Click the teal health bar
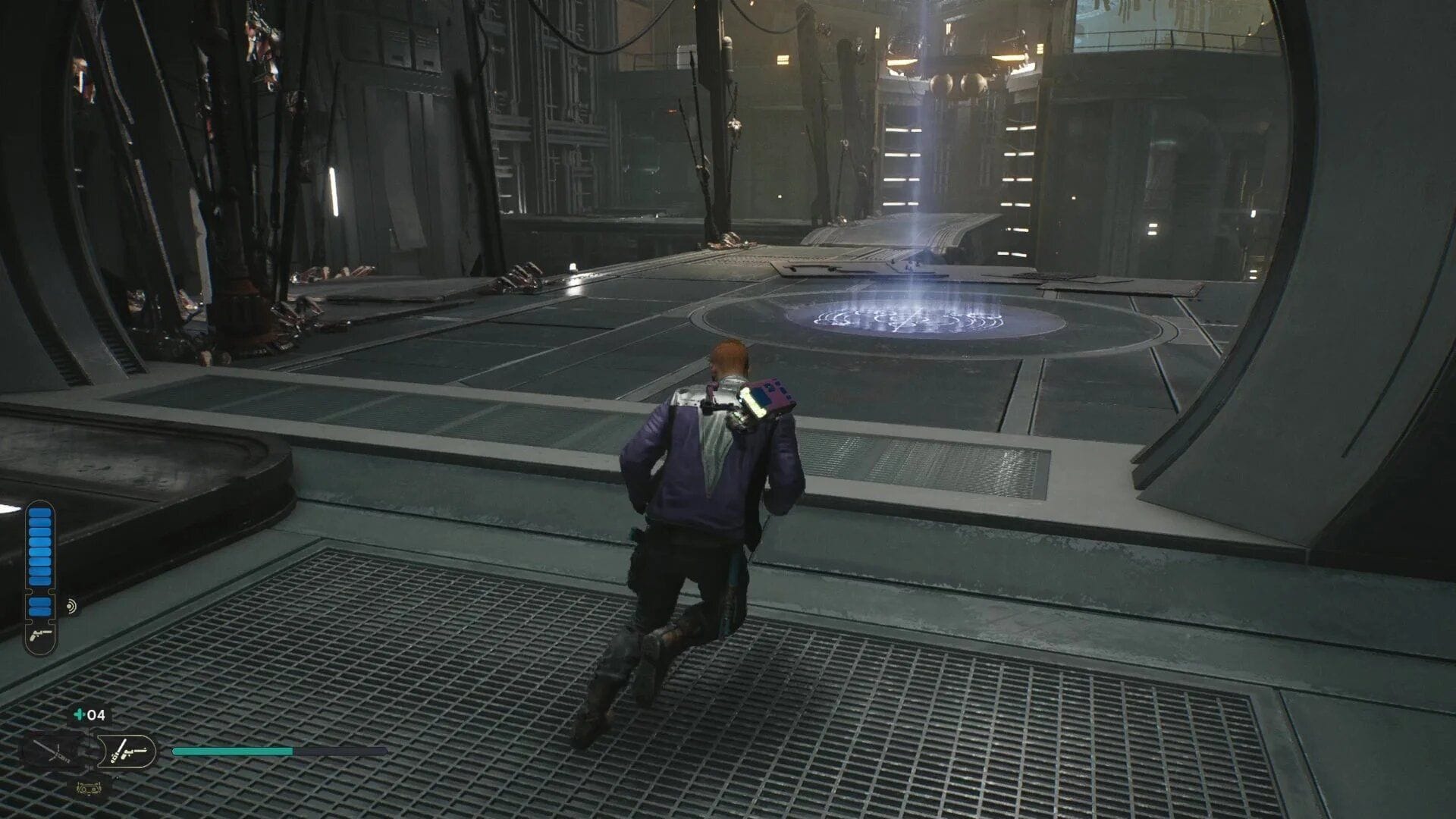This screenshot has width=1456, height=819. pyautogui.click(x=232, y=752)
